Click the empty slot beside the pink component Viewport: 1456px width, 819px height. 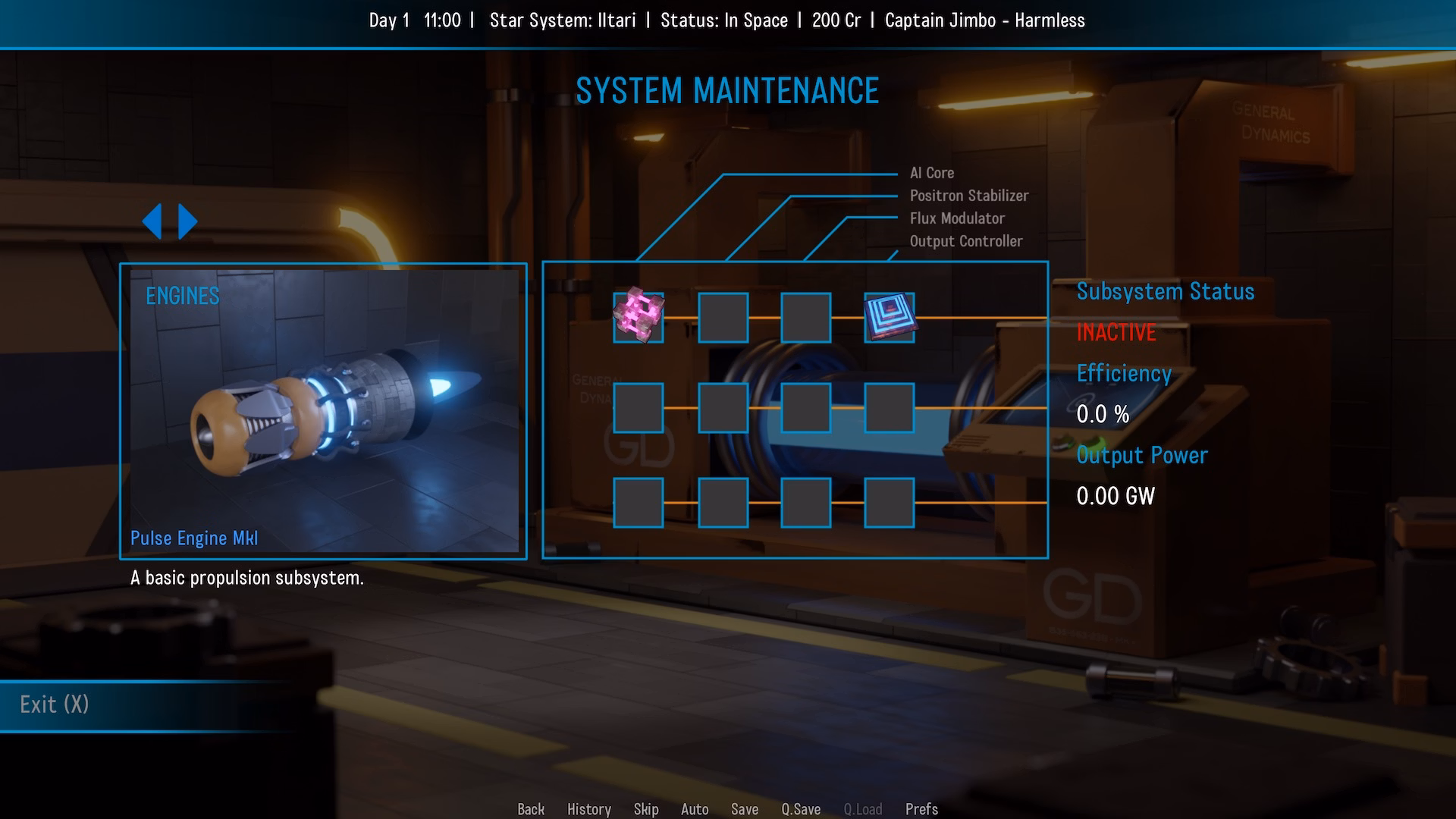[722, 318]
